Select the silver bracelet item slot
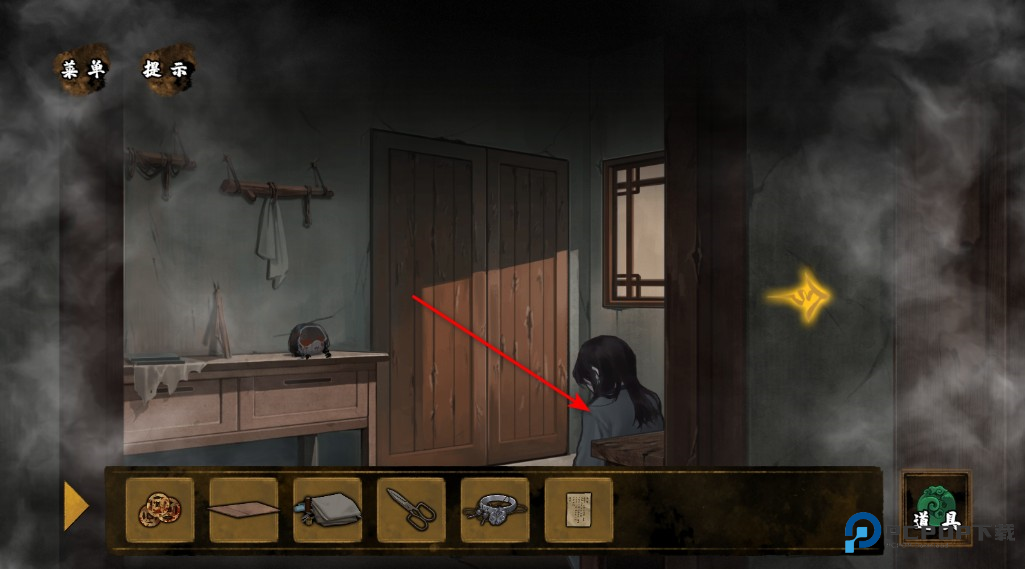This screenshot has height=569, width=1025. 495,510
